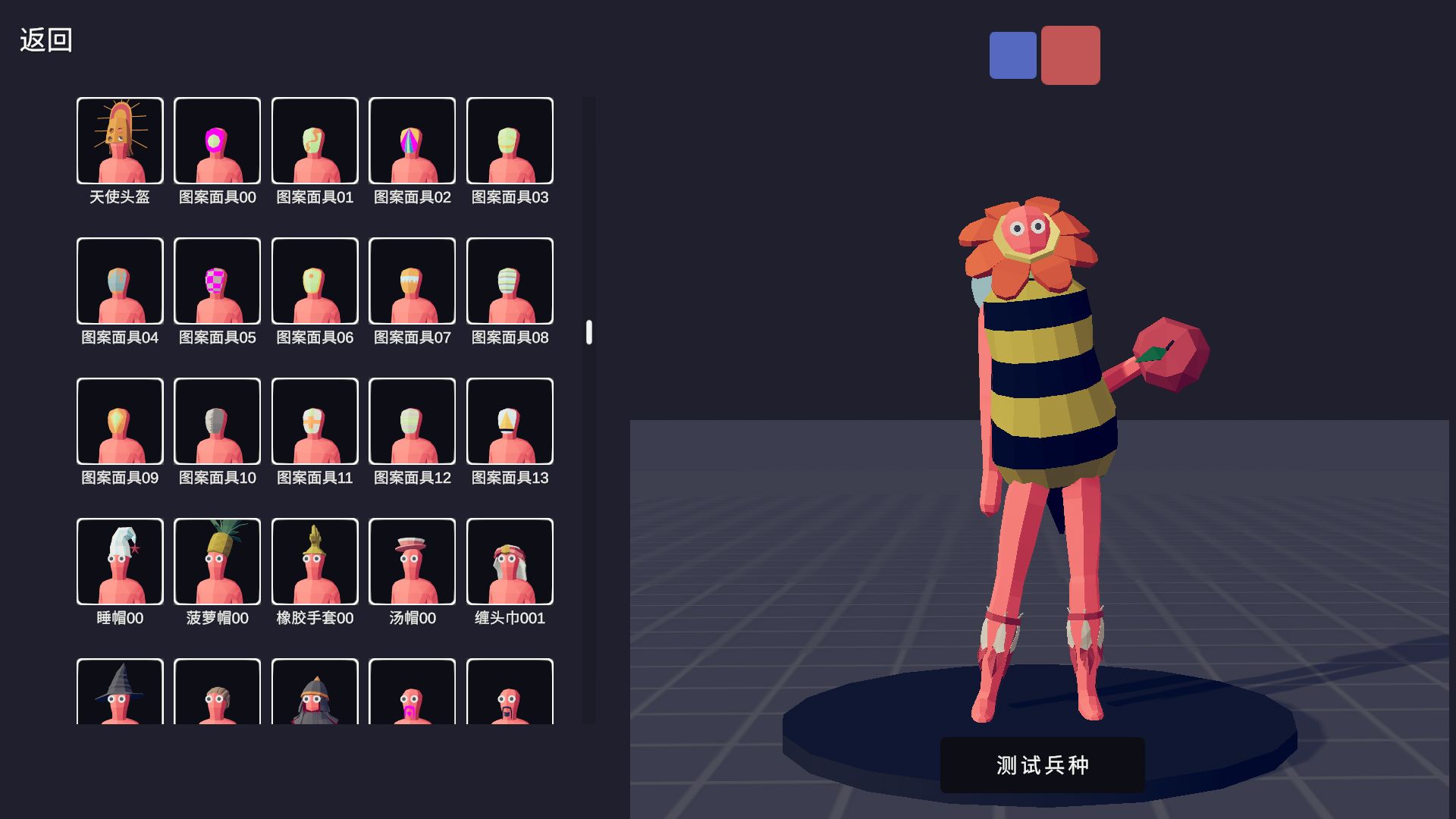Select the 汤帽00 soup hat
Screen dimensions: 1456x819
coord(412,561)
